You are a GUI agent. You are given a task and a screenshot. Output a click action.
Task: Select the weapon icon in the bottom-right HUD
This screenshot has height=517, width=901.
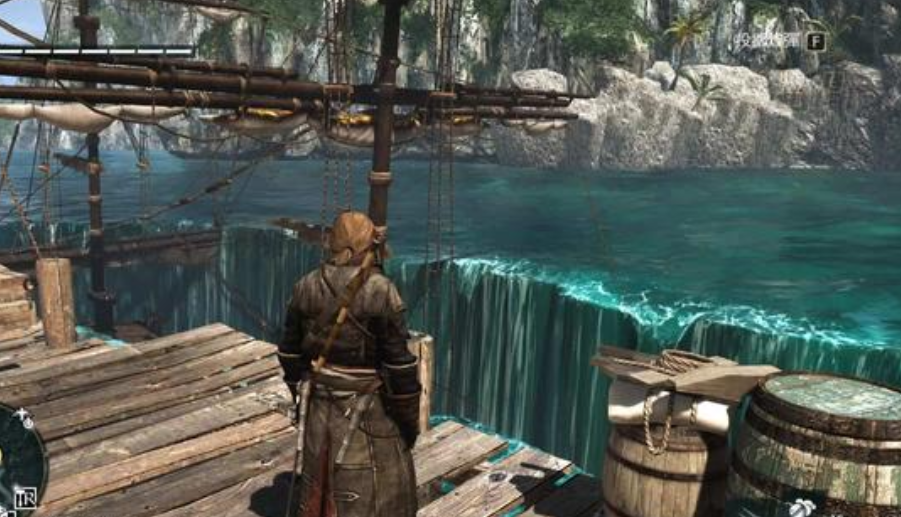click(x=803, y=507)
